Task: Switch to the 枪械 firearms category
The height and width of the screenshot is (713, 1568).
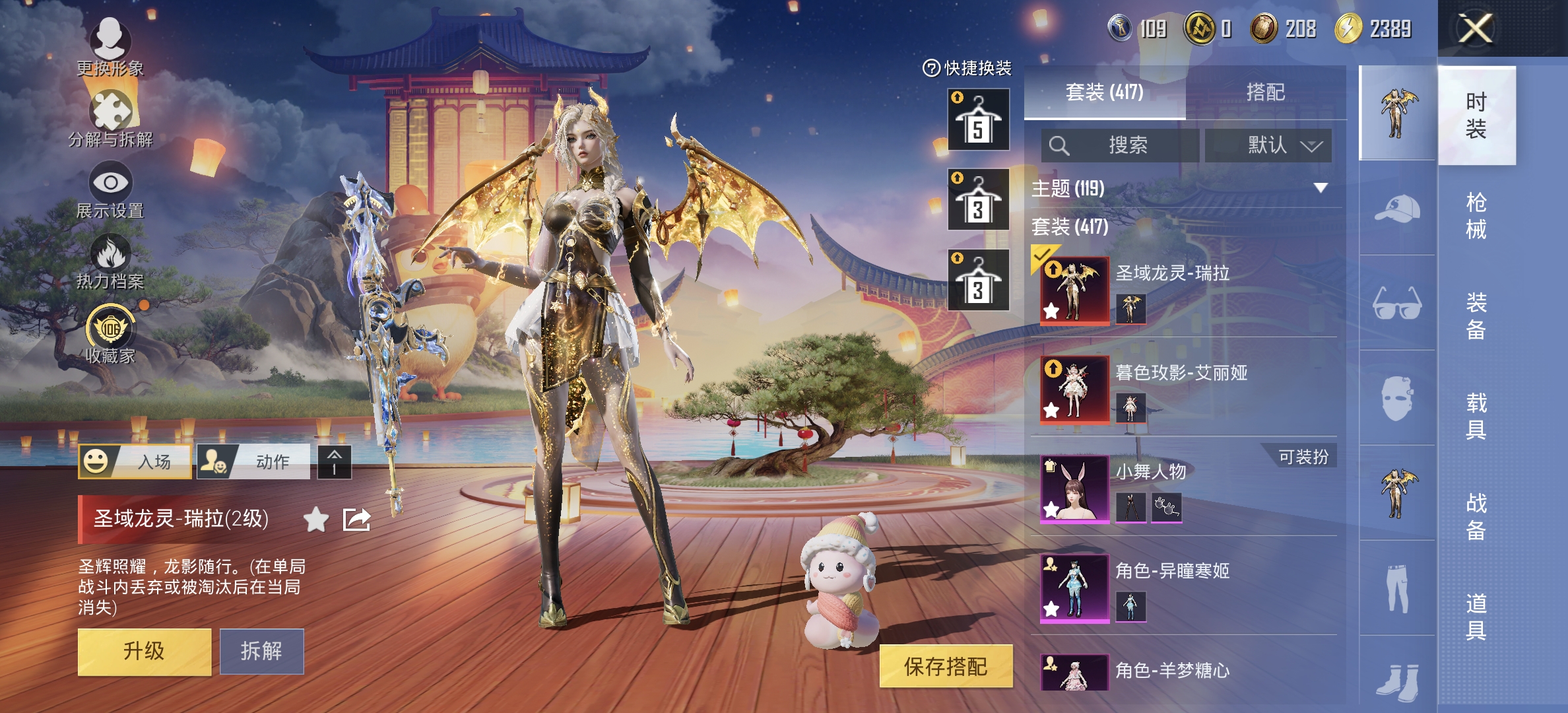Action: tap(1476, 215)
